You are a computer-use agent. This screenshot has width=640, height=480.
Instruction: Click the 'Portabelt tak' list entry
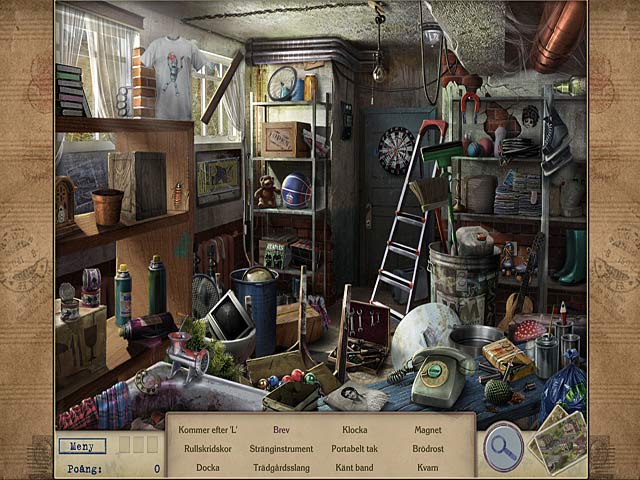[355, 449]
